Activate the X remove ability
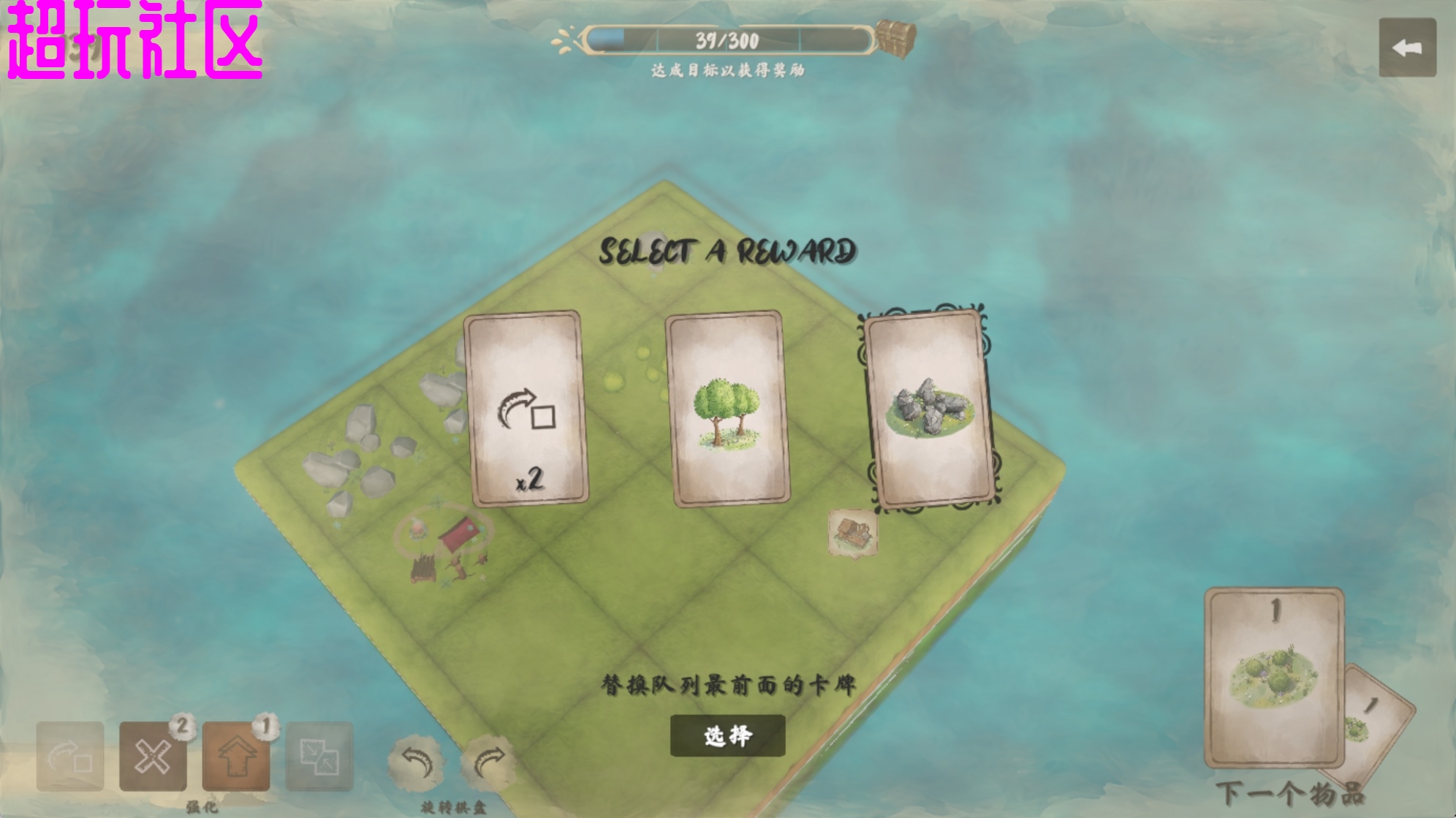Image resolution: width=1456 pixels, height=818 pixels. (x=153, y=757)
